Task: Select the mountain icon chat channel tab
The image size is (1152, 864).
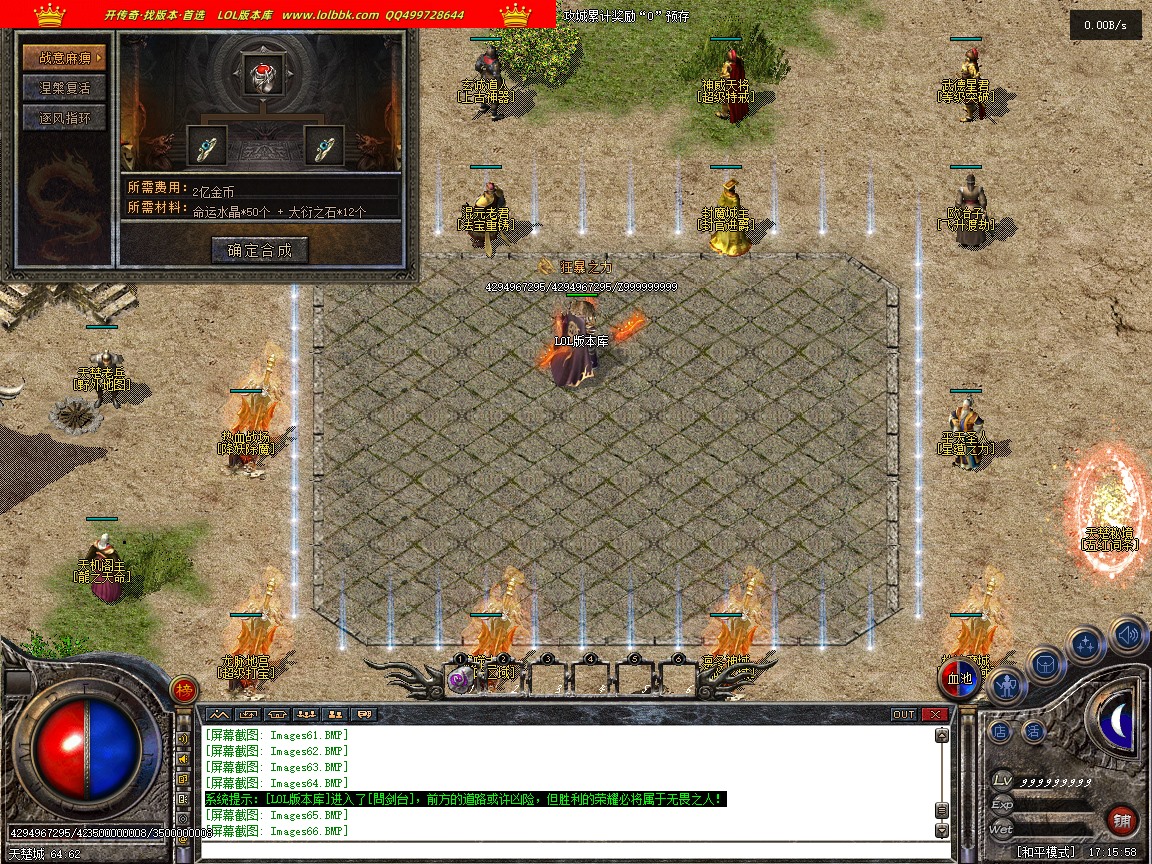Action: 219,714
